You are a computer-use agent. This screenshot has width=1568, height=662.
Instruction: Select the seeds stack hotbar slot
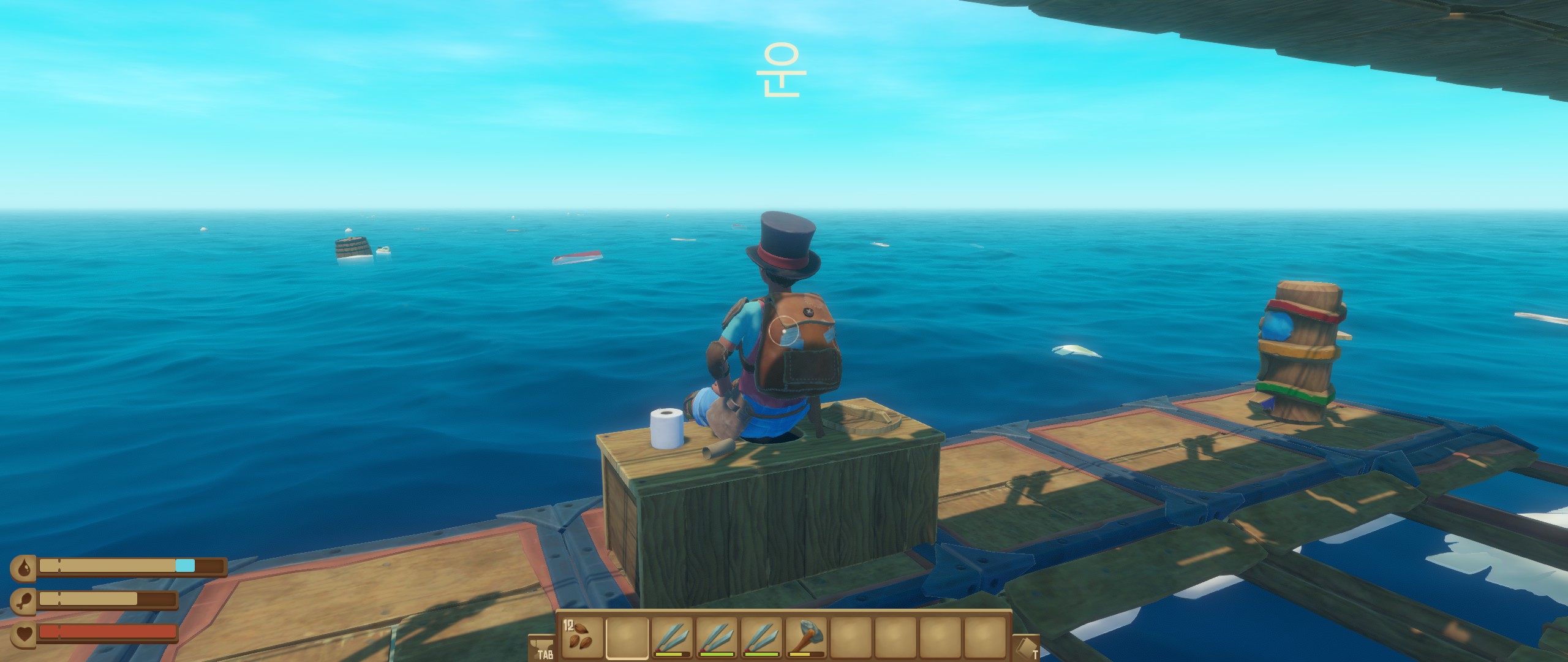click(580, 637)
